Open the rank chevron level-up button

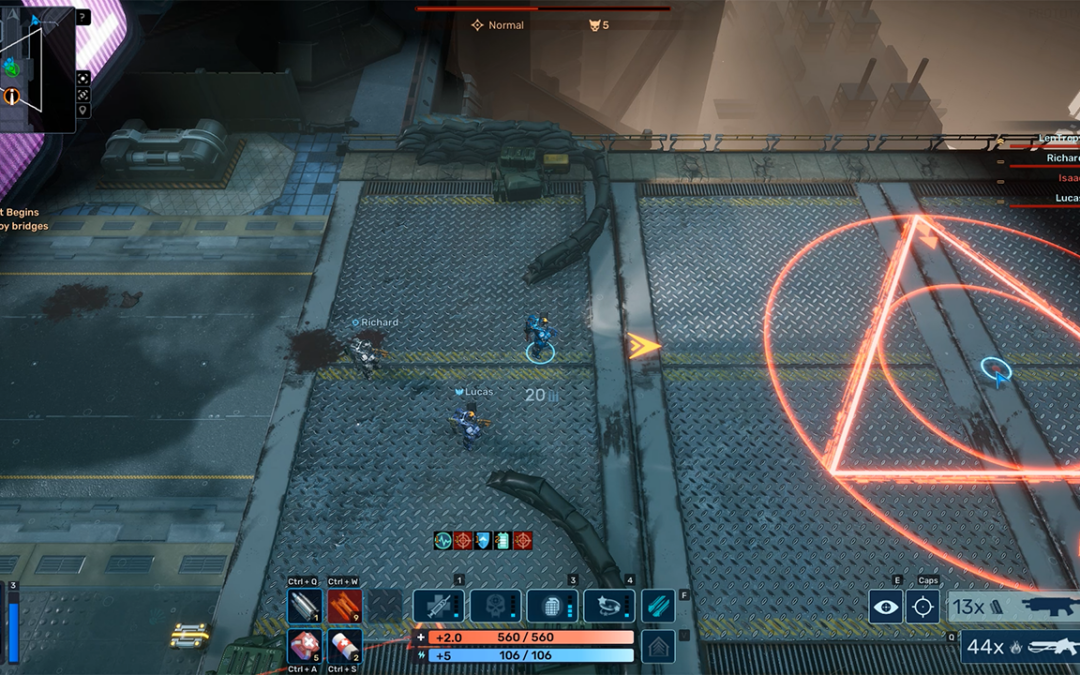pos(657,646)
